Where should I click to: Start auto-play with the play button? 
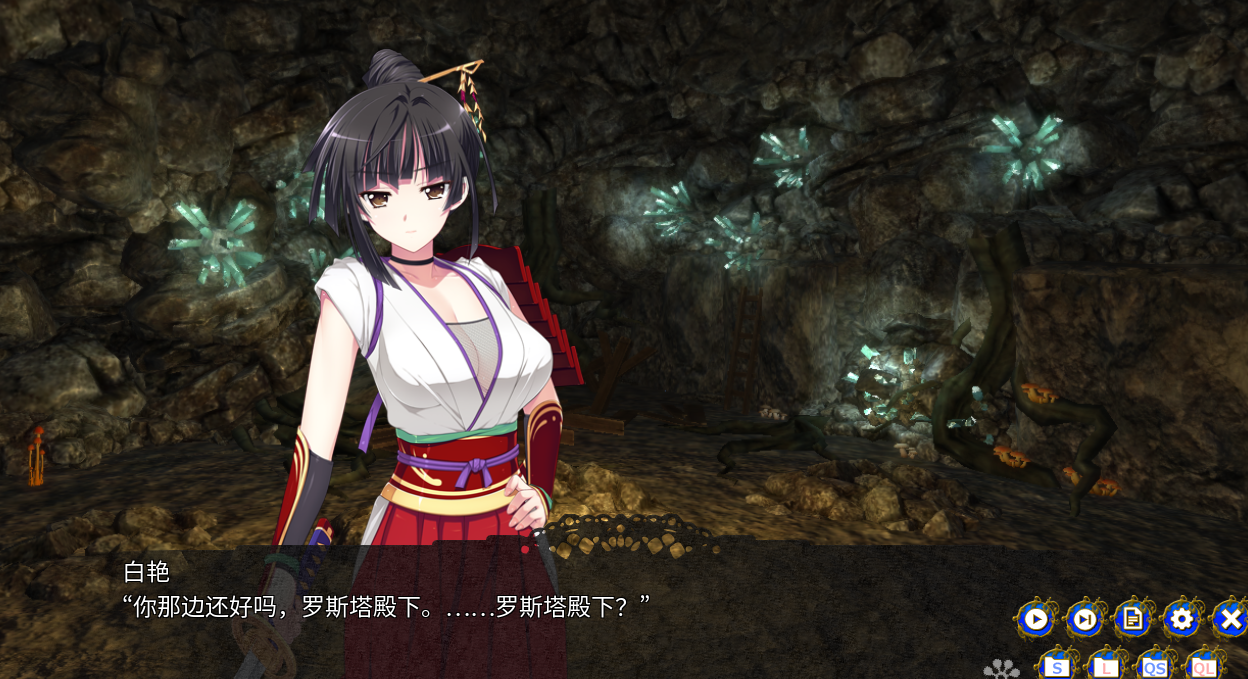1035,620
